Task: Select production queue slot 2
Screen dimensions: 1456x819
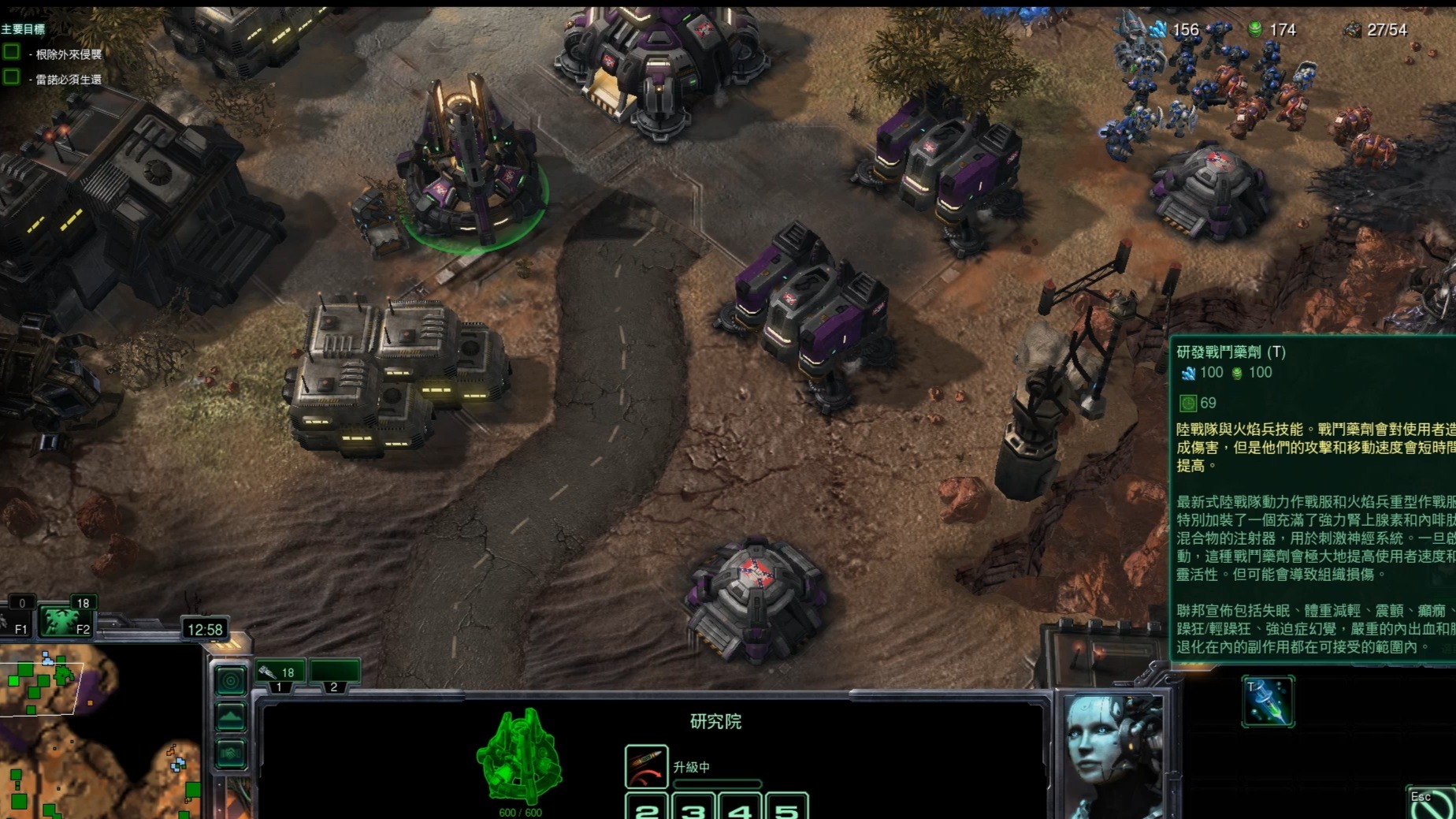Action: (646, 808)
